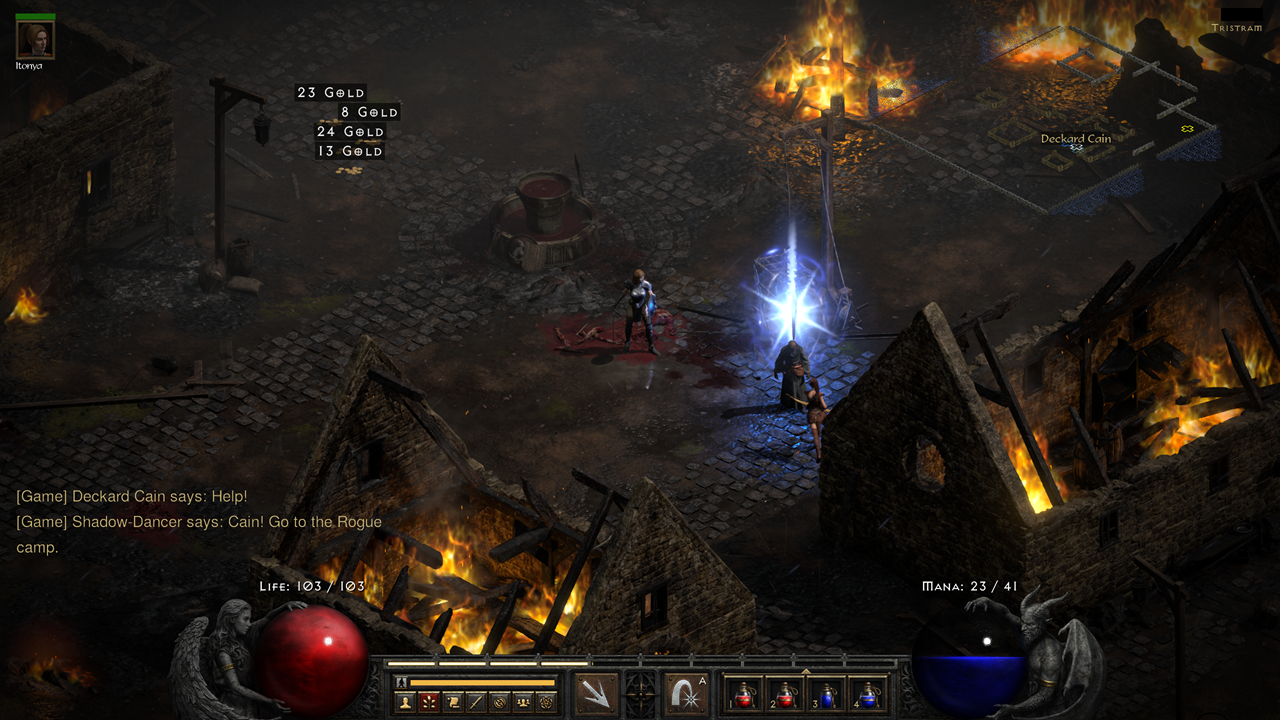Click the sword icon on the action bar

(x=477, y=701)
